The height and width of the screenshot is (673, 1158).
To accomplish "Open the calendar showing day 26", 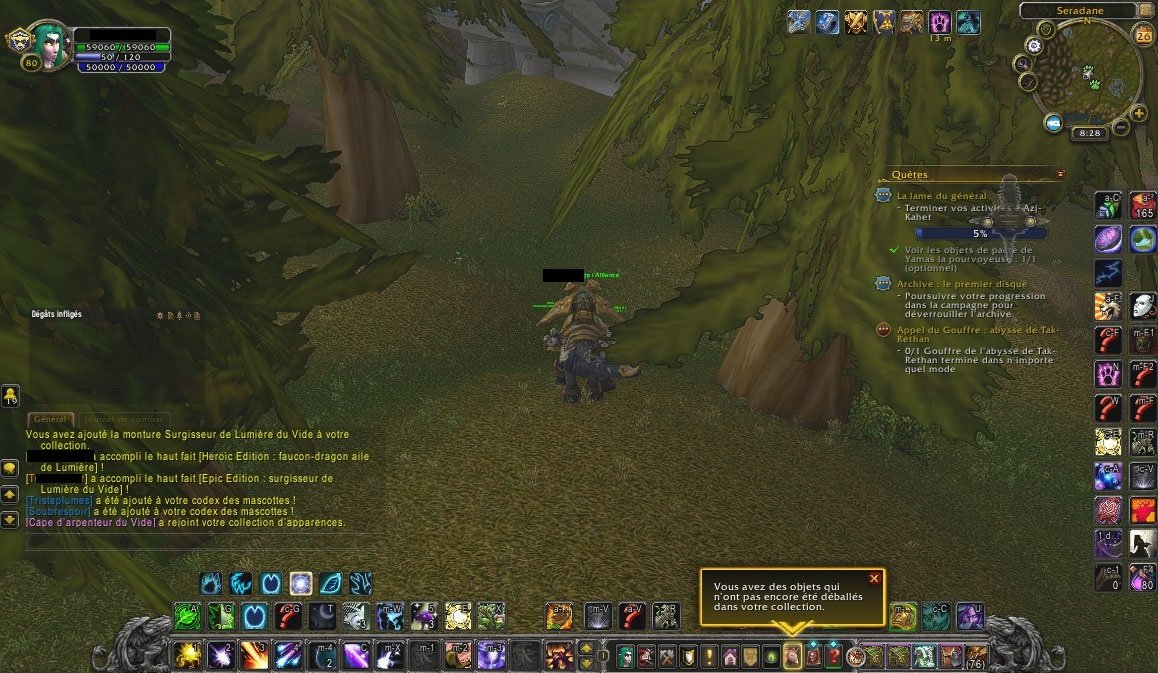I will pyautogui.click(x=1144, y=36).
